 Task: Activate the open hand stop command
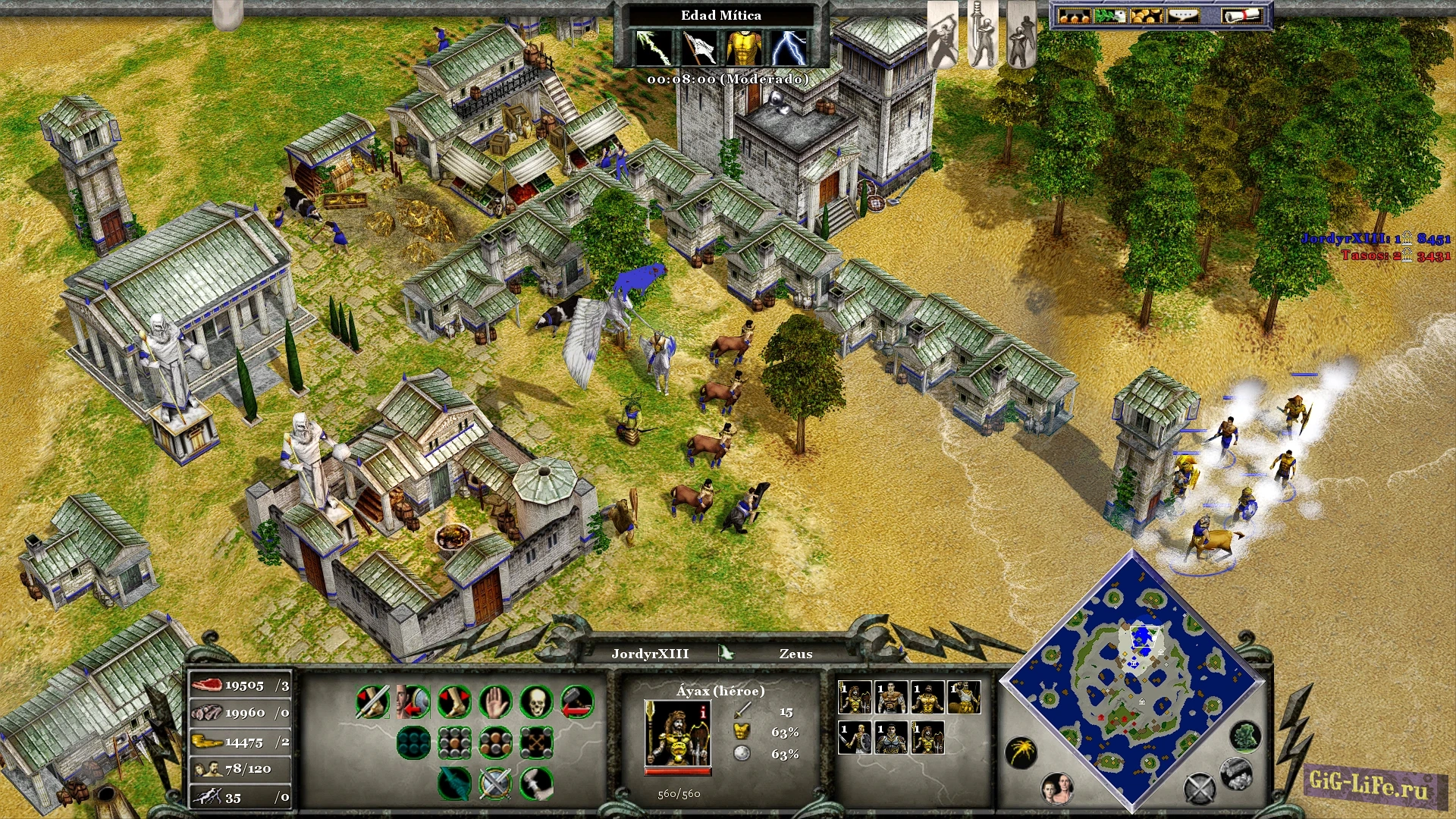495,702
